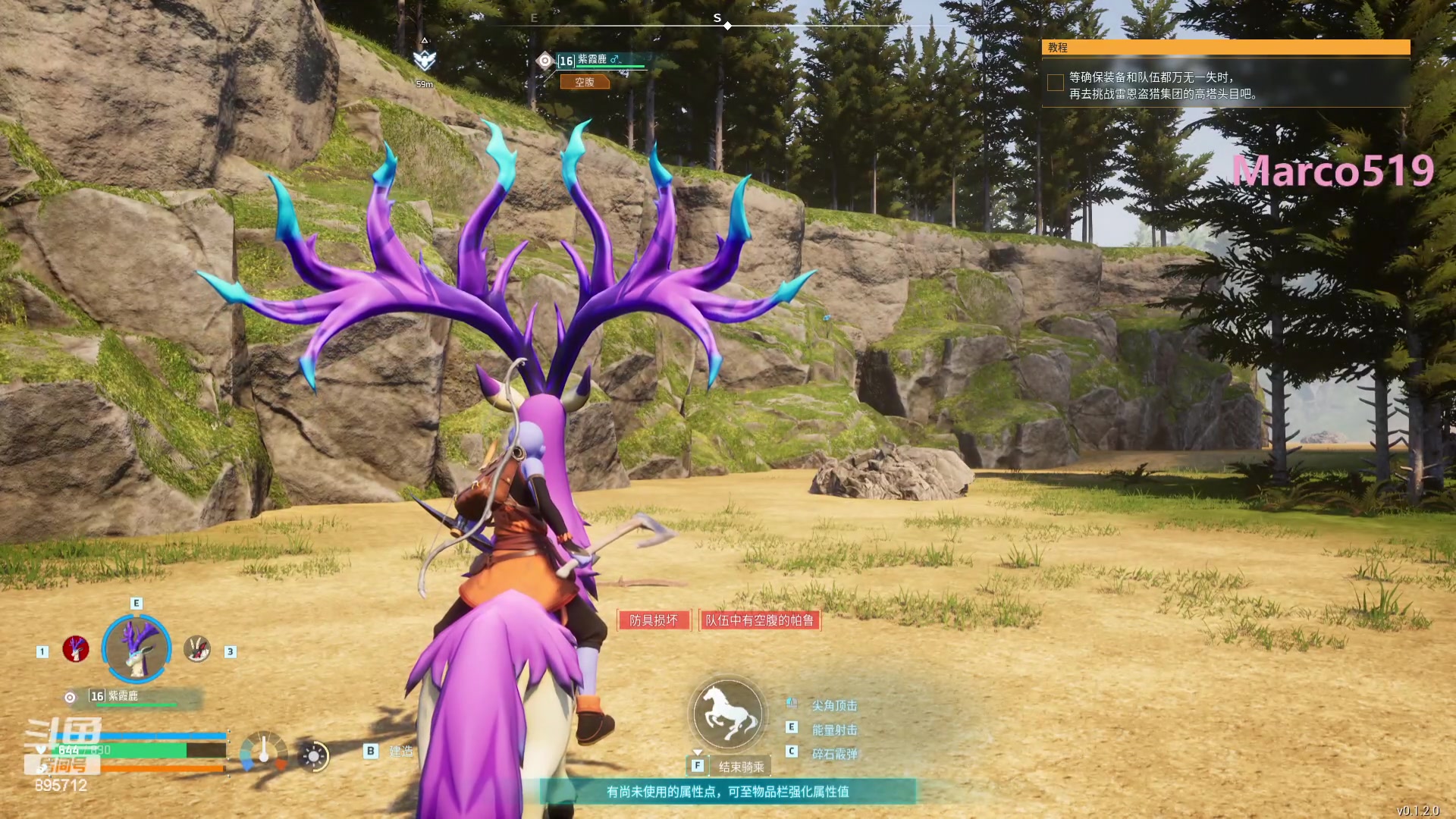The image size is (1456, 819).
Task: Choose the 碎石霰弹 skill
Action: (x=834, y=755)
